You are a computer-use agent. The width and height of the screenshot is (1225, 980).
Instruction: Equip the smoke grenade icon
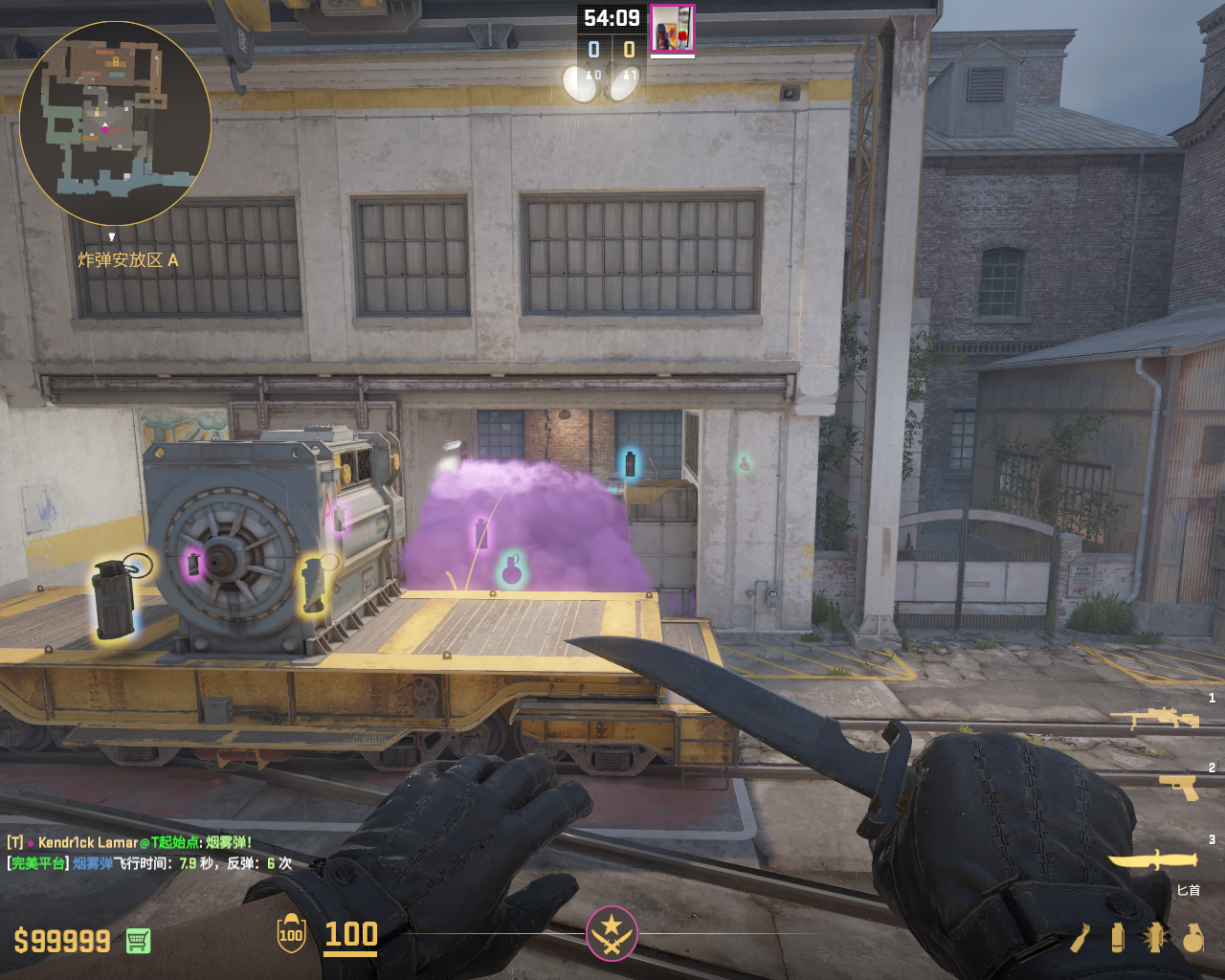1117,938
